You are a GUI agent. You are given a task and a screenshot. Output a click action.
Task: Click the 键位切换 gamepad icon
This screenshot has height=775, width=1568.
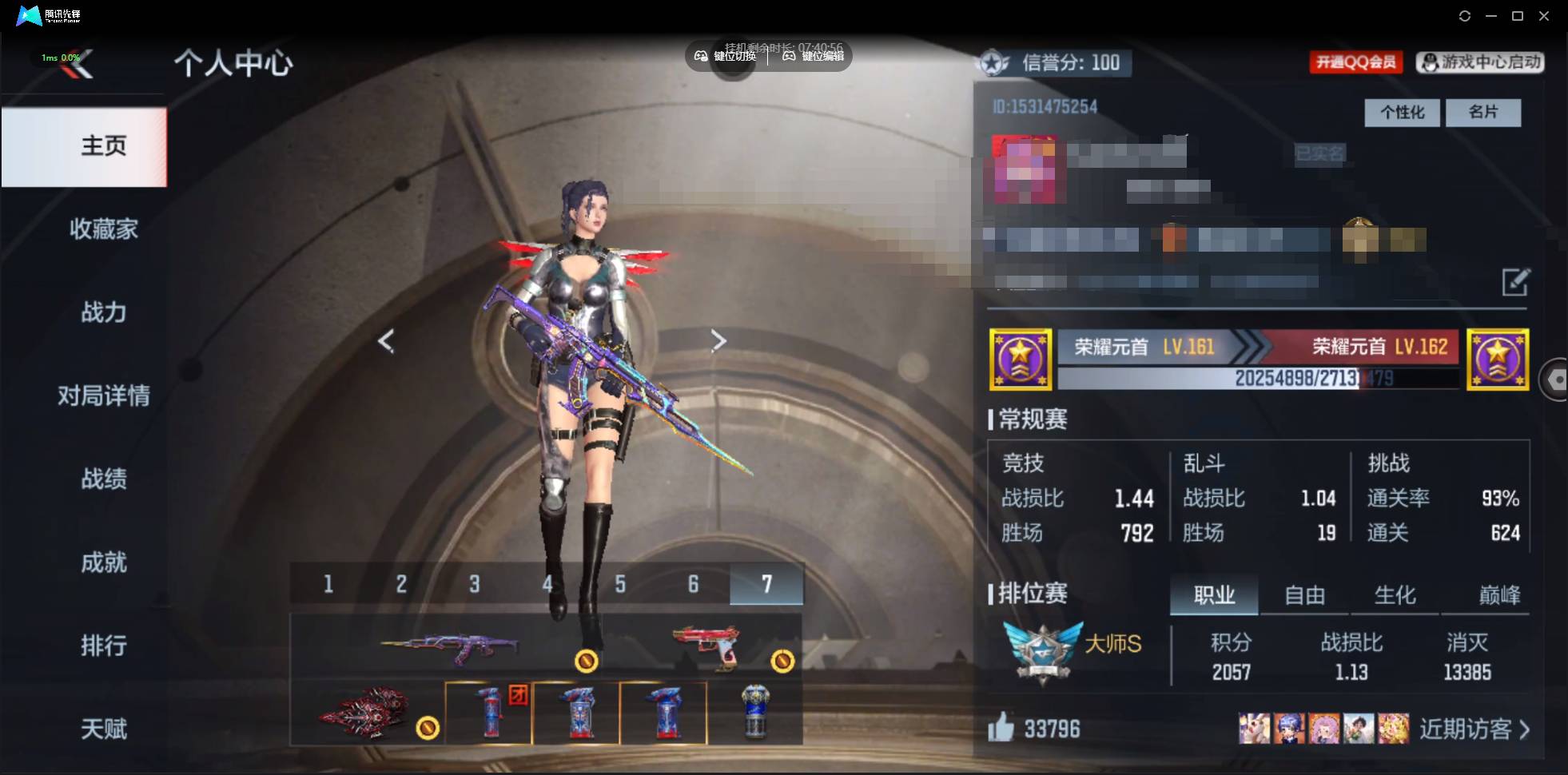[702, 57]
